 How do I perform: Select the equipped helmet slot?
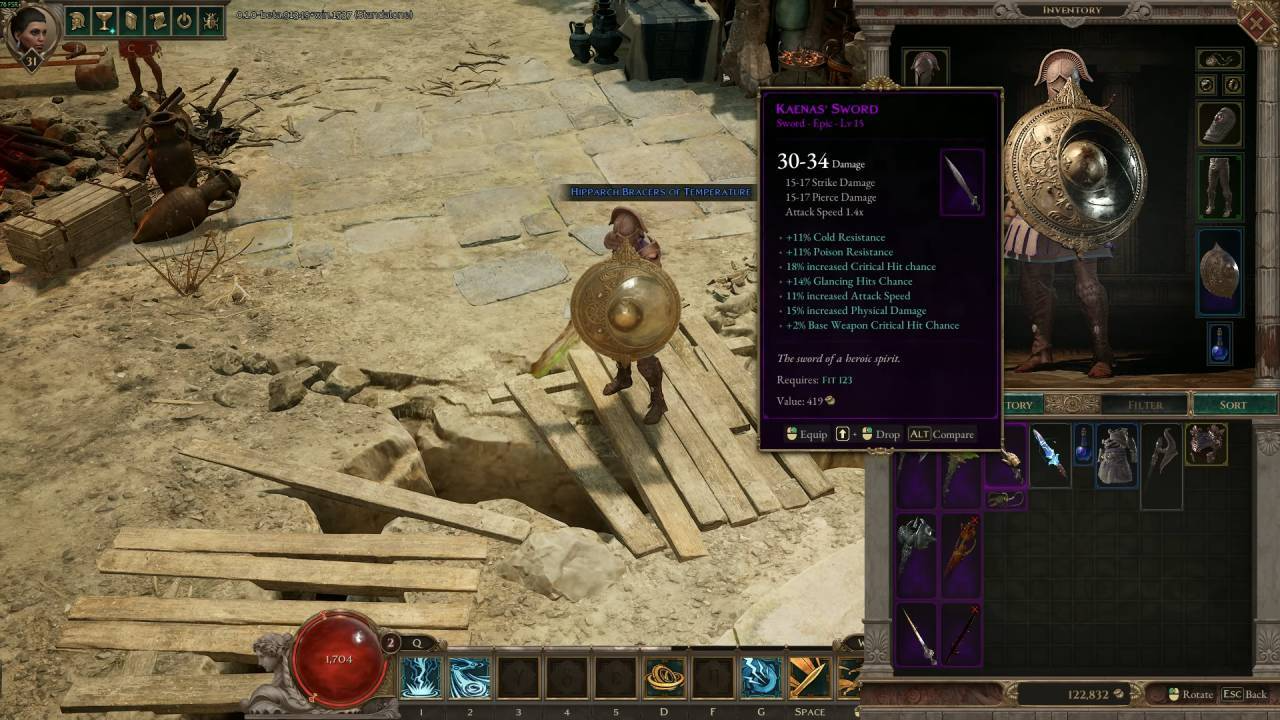pyautogui.click(x=925, y=70)
